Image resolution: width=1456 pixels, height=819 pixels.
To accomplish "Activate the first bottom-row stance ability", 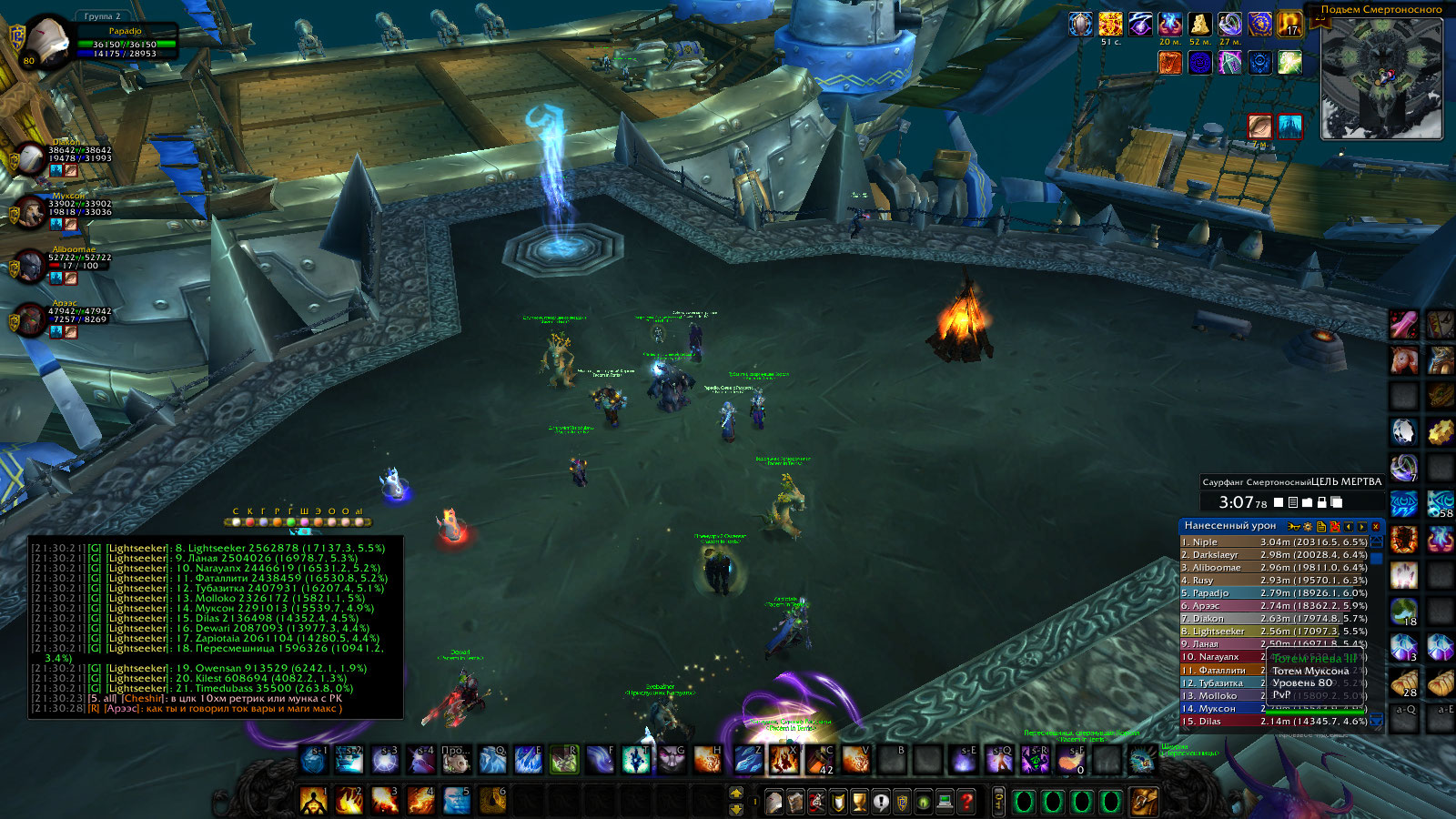I will pos(313,801).
